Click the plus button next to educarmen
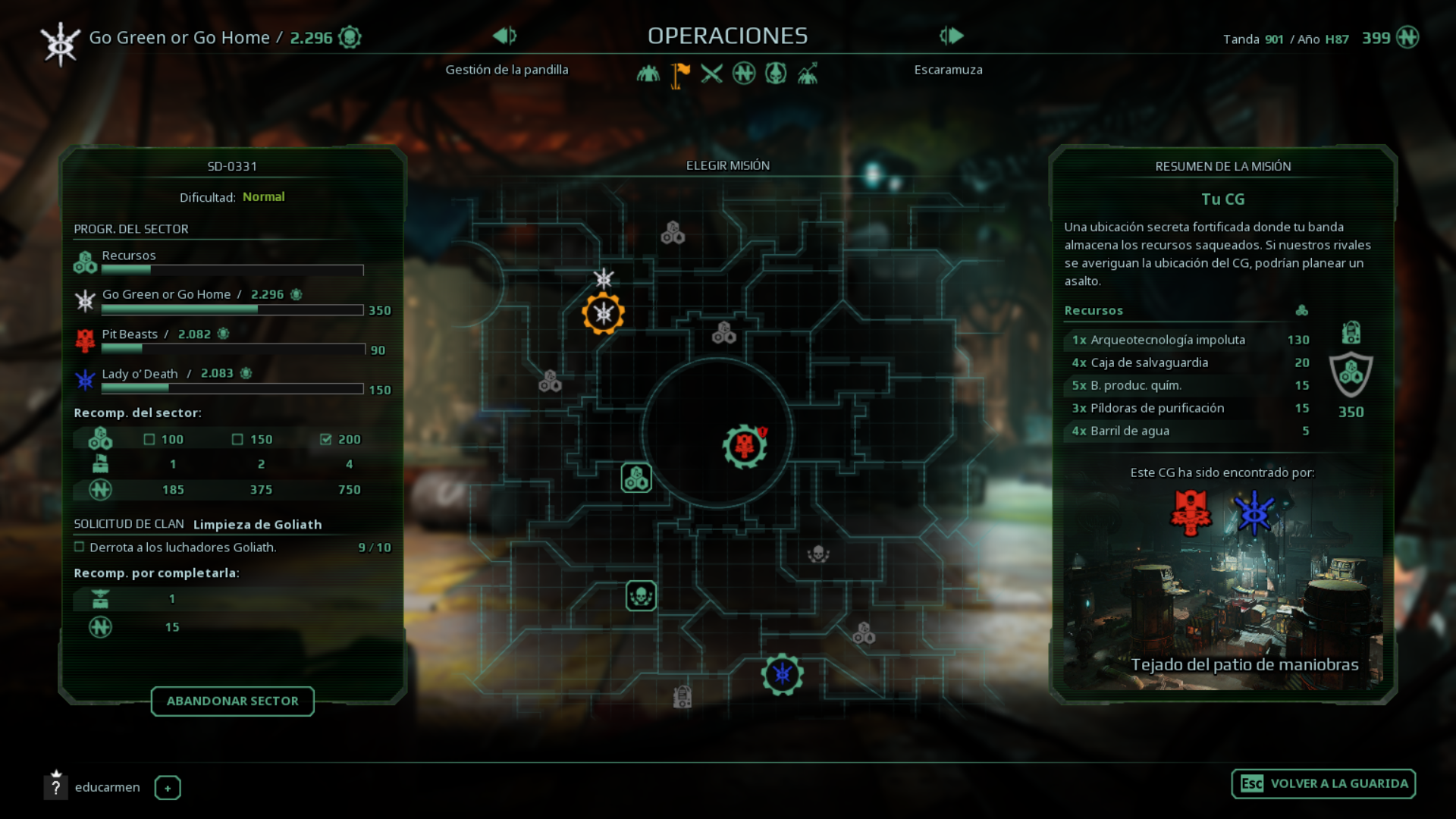The width and height of the screenshot is (1456, 819). click(168, 788)
